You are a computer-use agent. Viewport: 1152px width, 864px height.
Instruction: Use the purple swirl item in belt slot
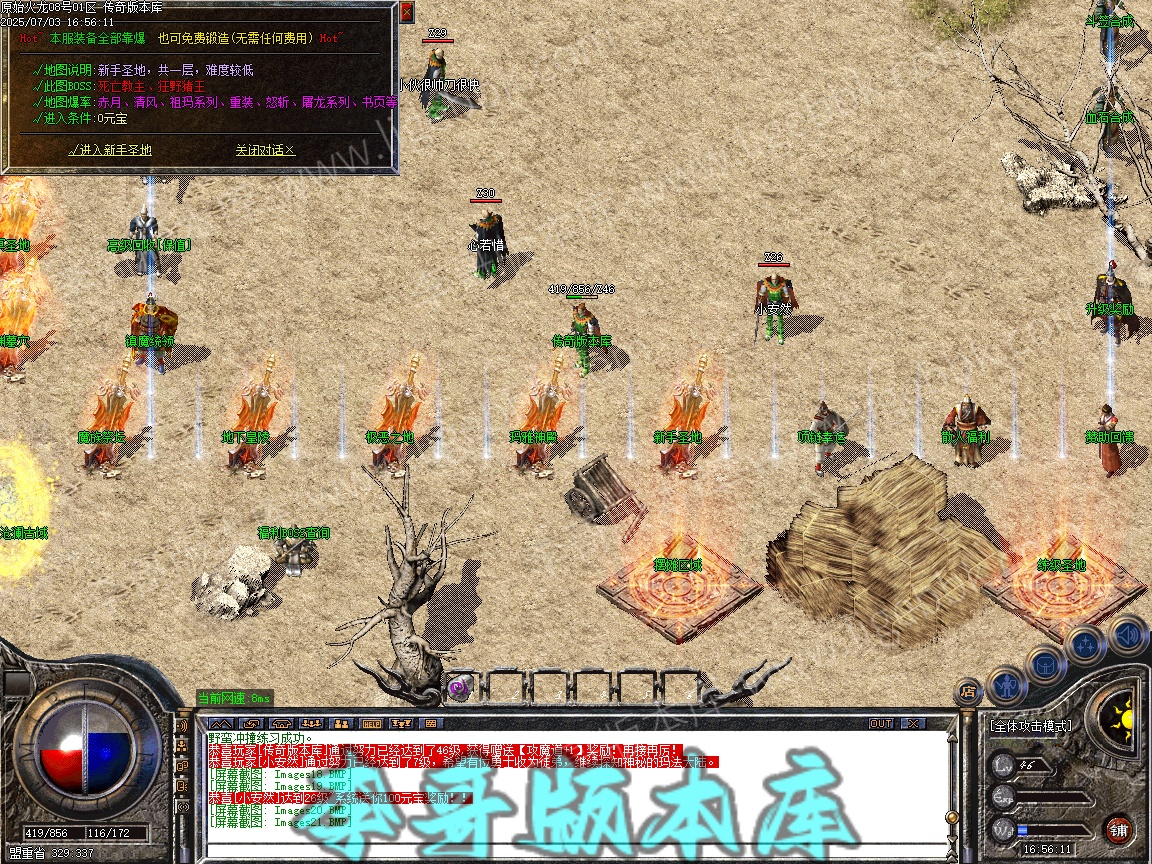coord(460,687)
